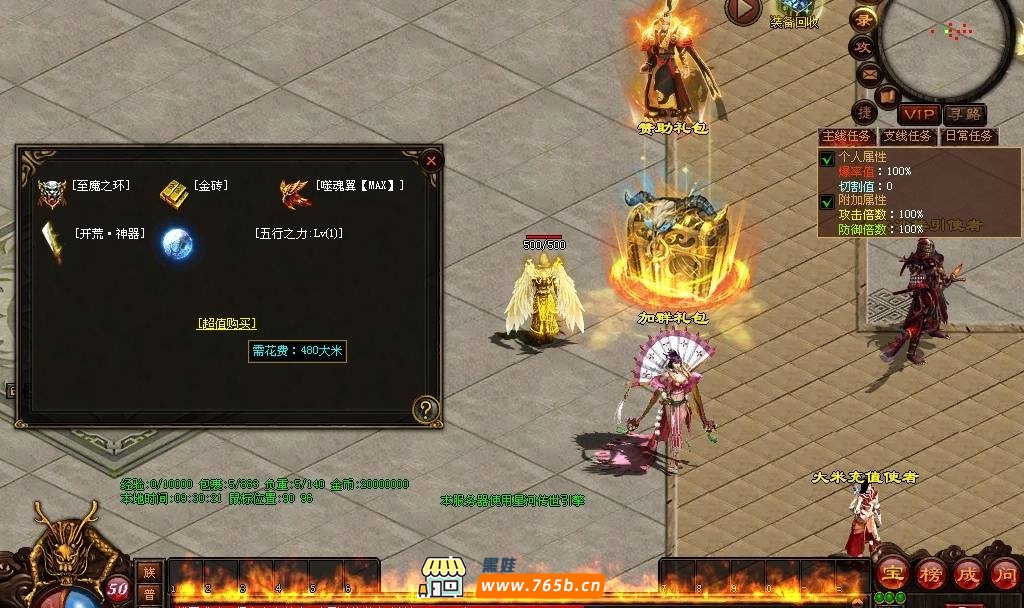1024x608 pixels.
Task: Switch to the 主线任务 tab
Action: [x=847, y=136]
